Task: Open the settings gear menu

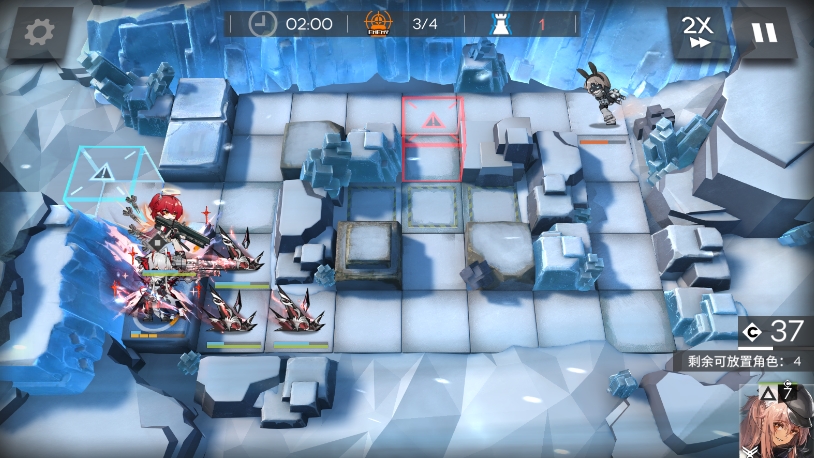Action: click(x=40, y=33)
